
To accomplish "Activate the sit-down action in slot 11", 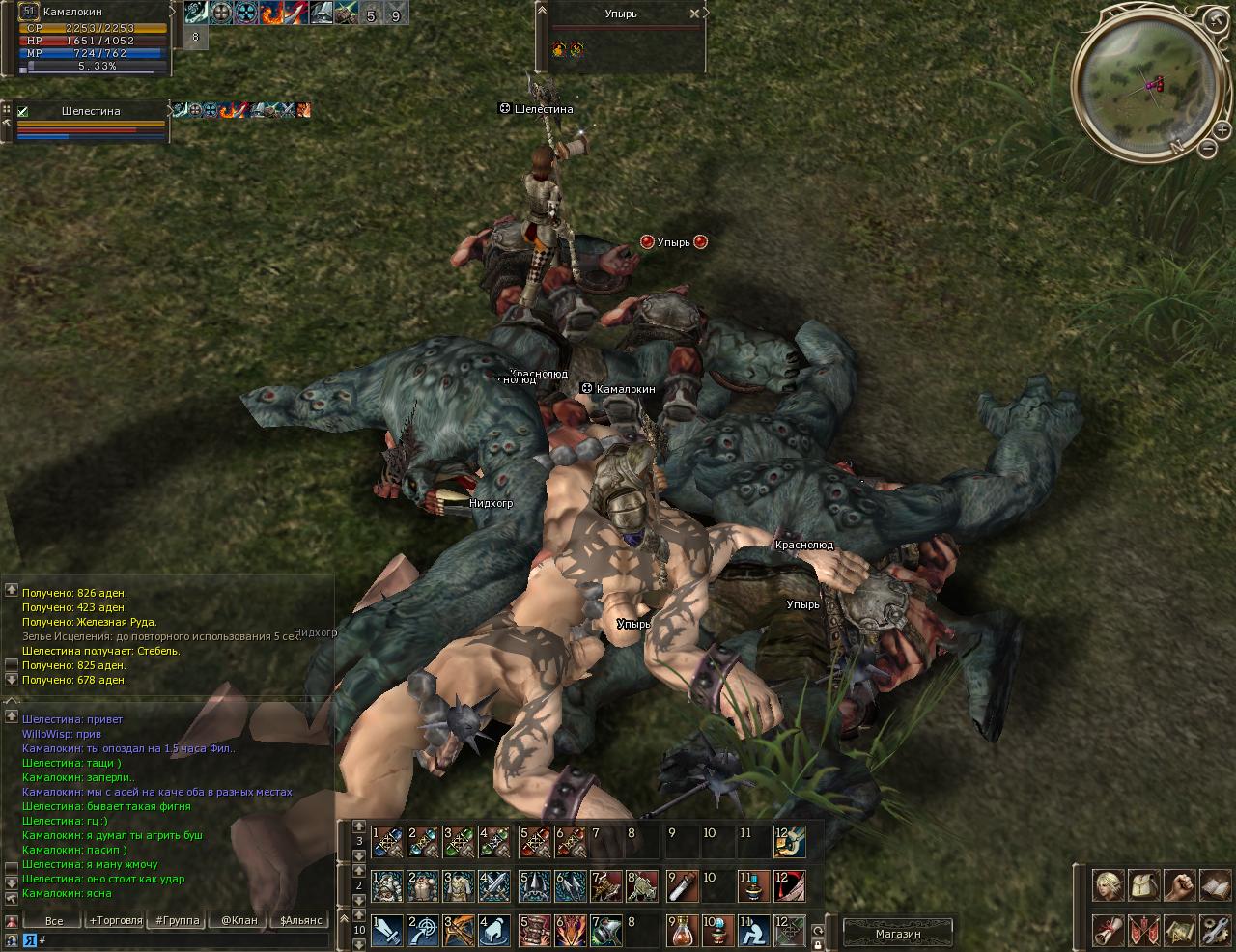I will click(754, 931).
